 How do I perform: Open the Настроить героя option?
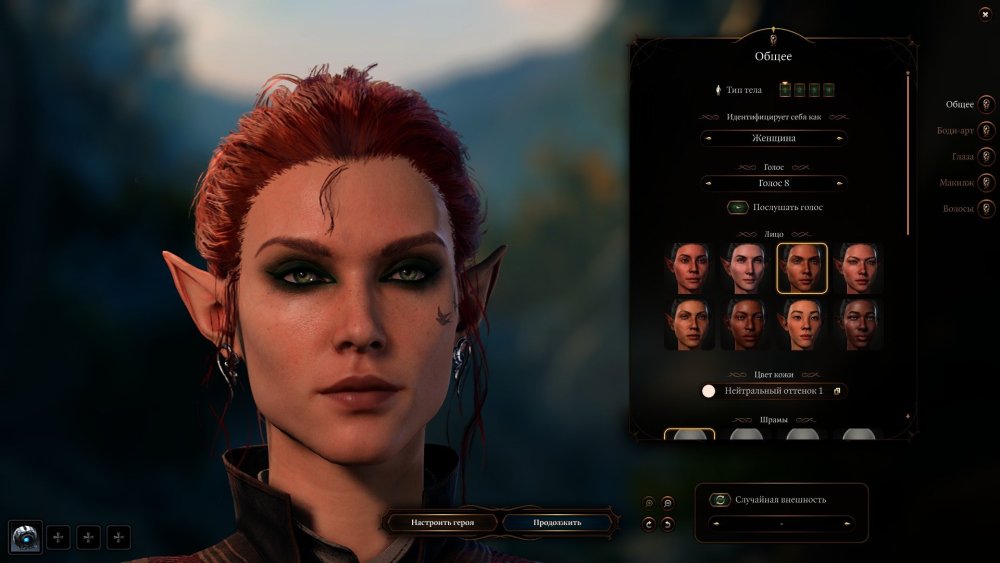coord(442,522)
